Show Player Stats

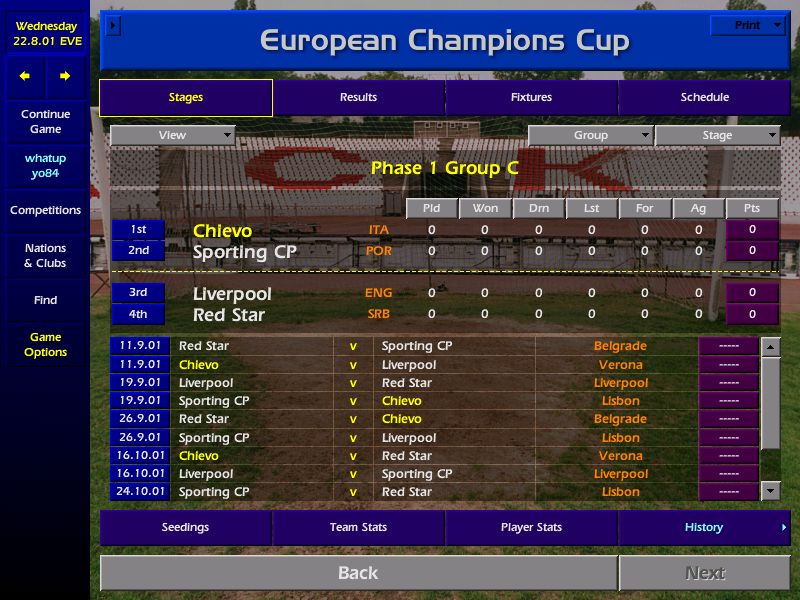pyautogui.click(x=531, y=528)
